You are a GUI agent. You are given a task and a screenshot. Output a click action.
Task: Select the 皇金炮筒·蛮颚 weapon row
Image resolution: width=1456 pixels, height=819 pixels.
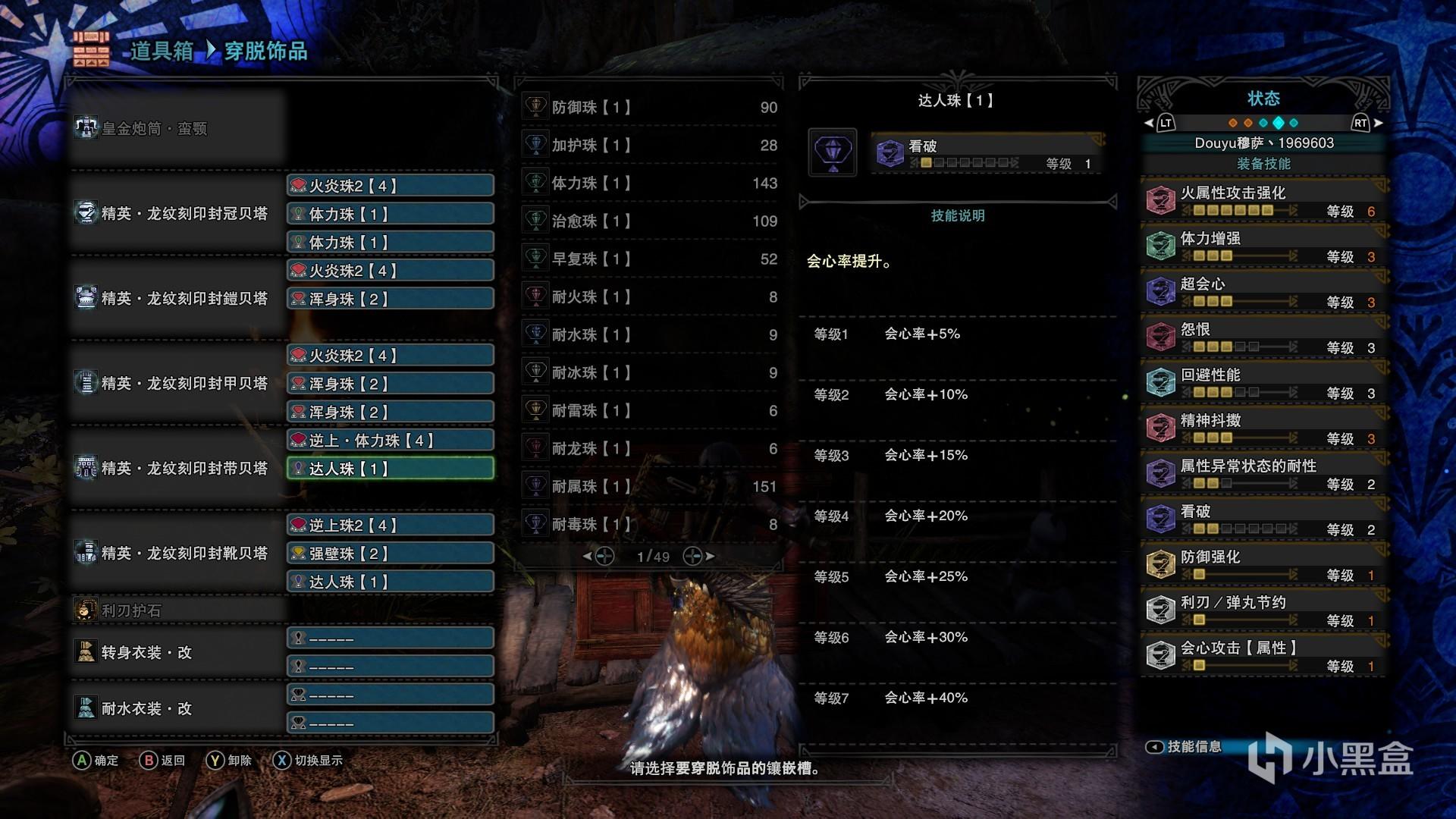pyautogui.click(x=176, y=129)
